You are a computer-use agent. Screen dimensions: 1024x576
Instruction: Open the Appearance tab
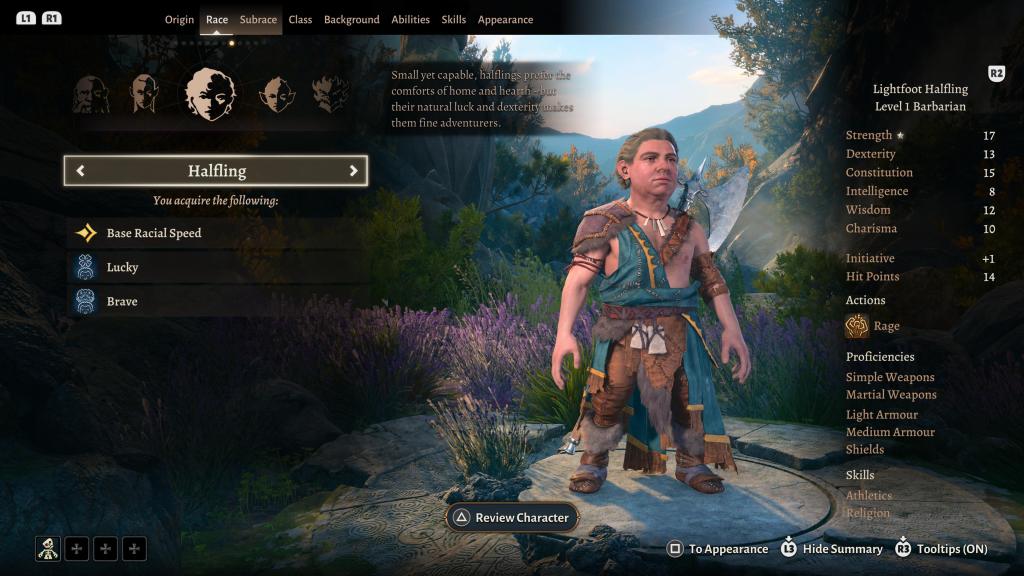505,20
